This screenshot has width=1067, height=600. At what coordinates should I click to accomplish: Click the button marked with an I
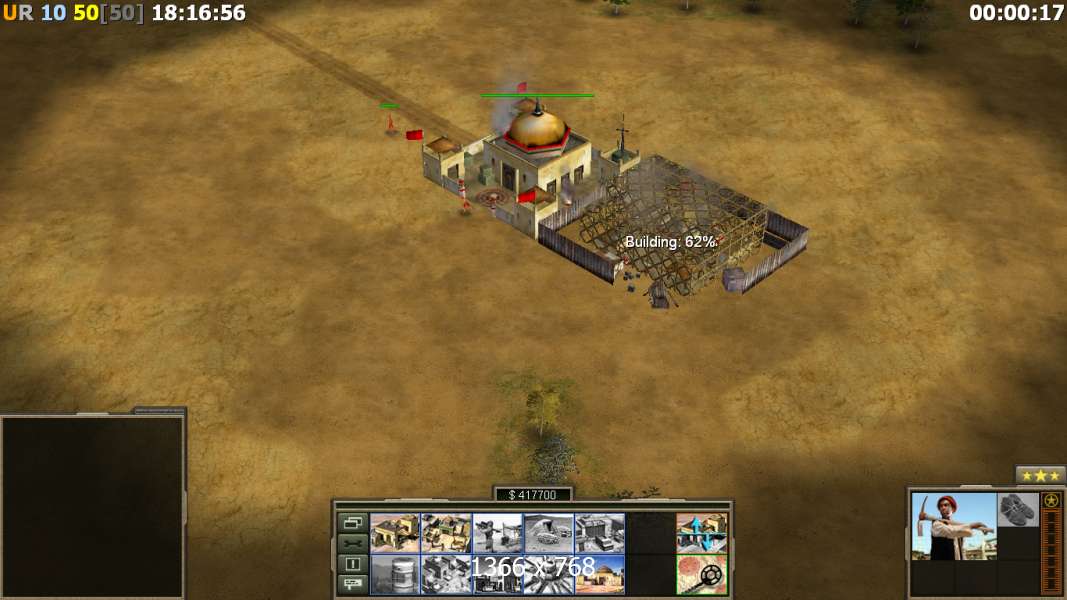352,564
